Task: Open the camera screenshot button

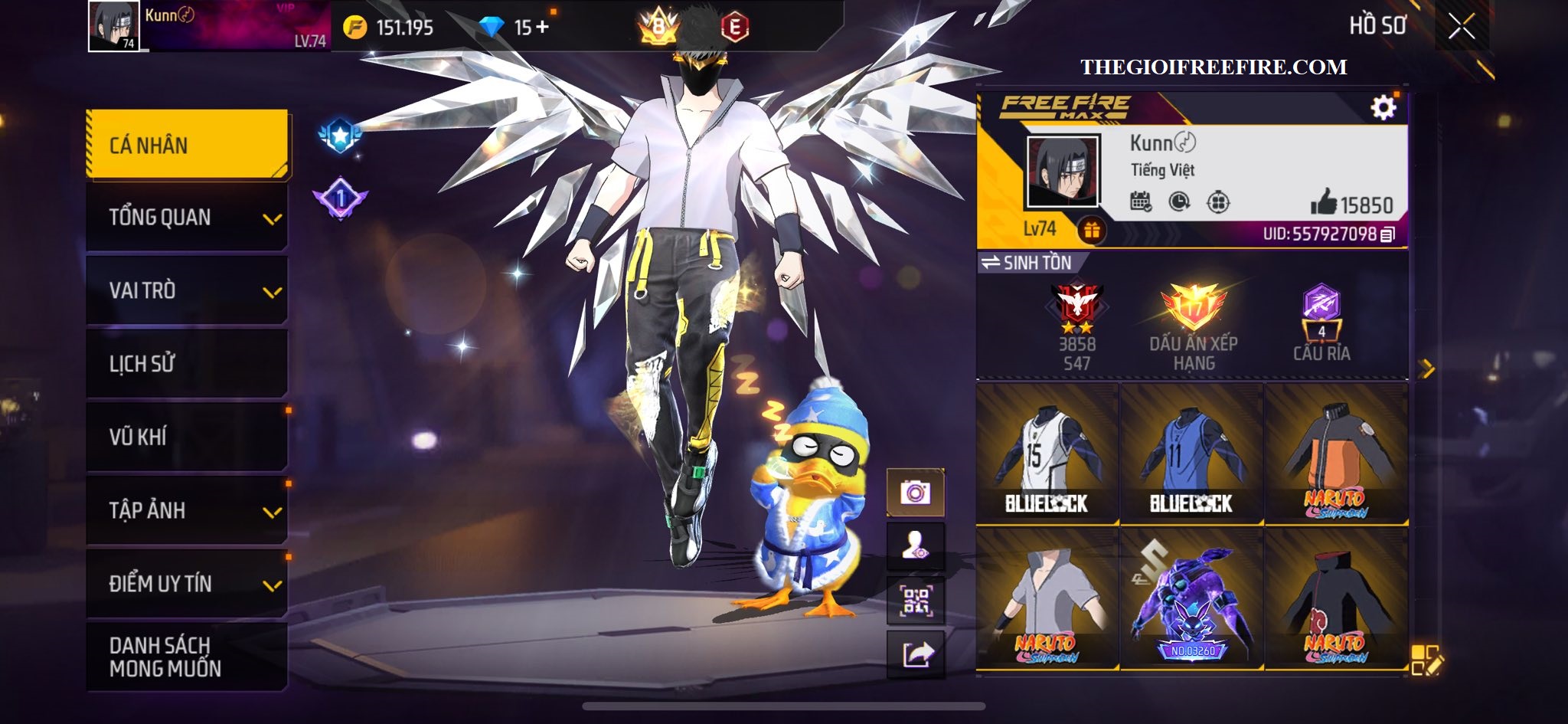Action: click(916, 492)
